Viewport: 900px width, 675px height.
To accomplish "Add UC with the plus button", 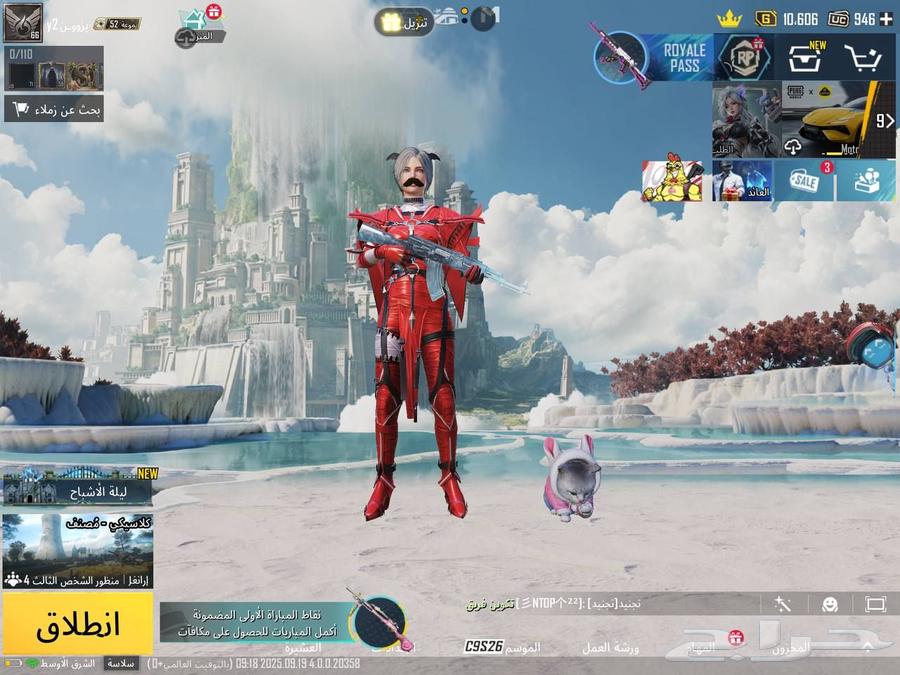I will click(x=886, y=19).
